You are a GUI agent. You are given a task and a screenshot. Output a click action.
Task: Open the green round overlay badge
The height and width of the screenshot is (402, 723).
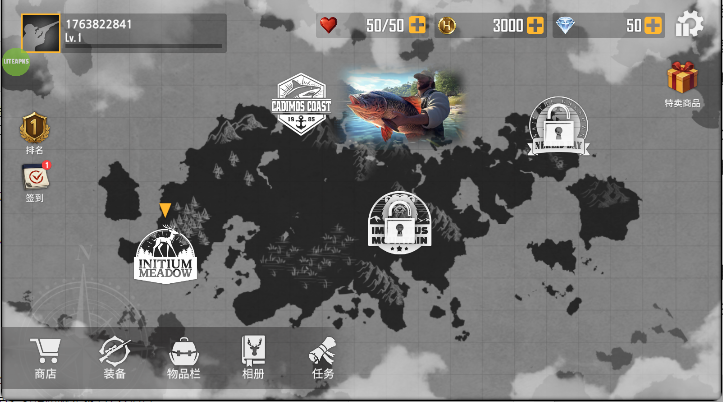[14, 62]
